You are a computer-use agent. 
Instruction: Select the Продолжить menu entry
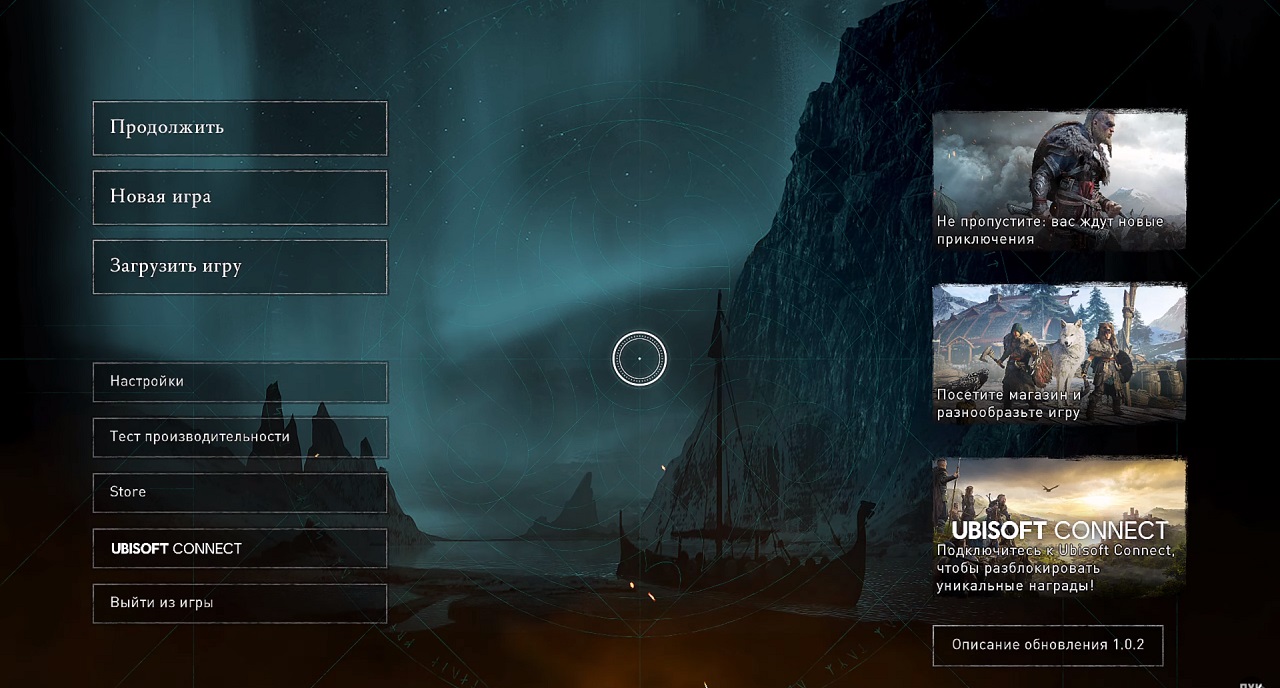[x=240, y=128]
